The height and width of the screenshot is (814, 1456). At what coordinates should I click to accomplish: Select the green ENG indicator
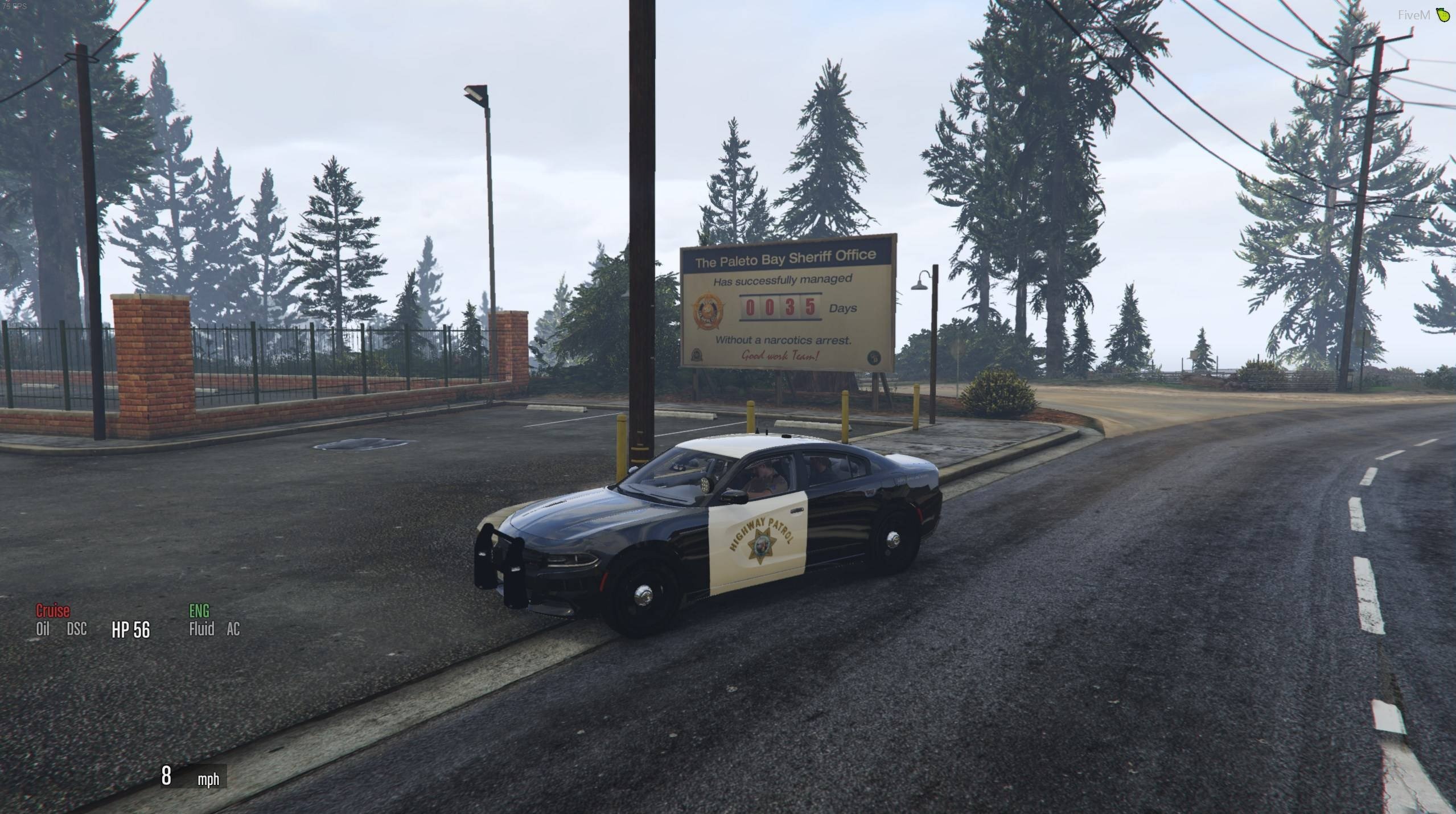(x=199, y=611)
